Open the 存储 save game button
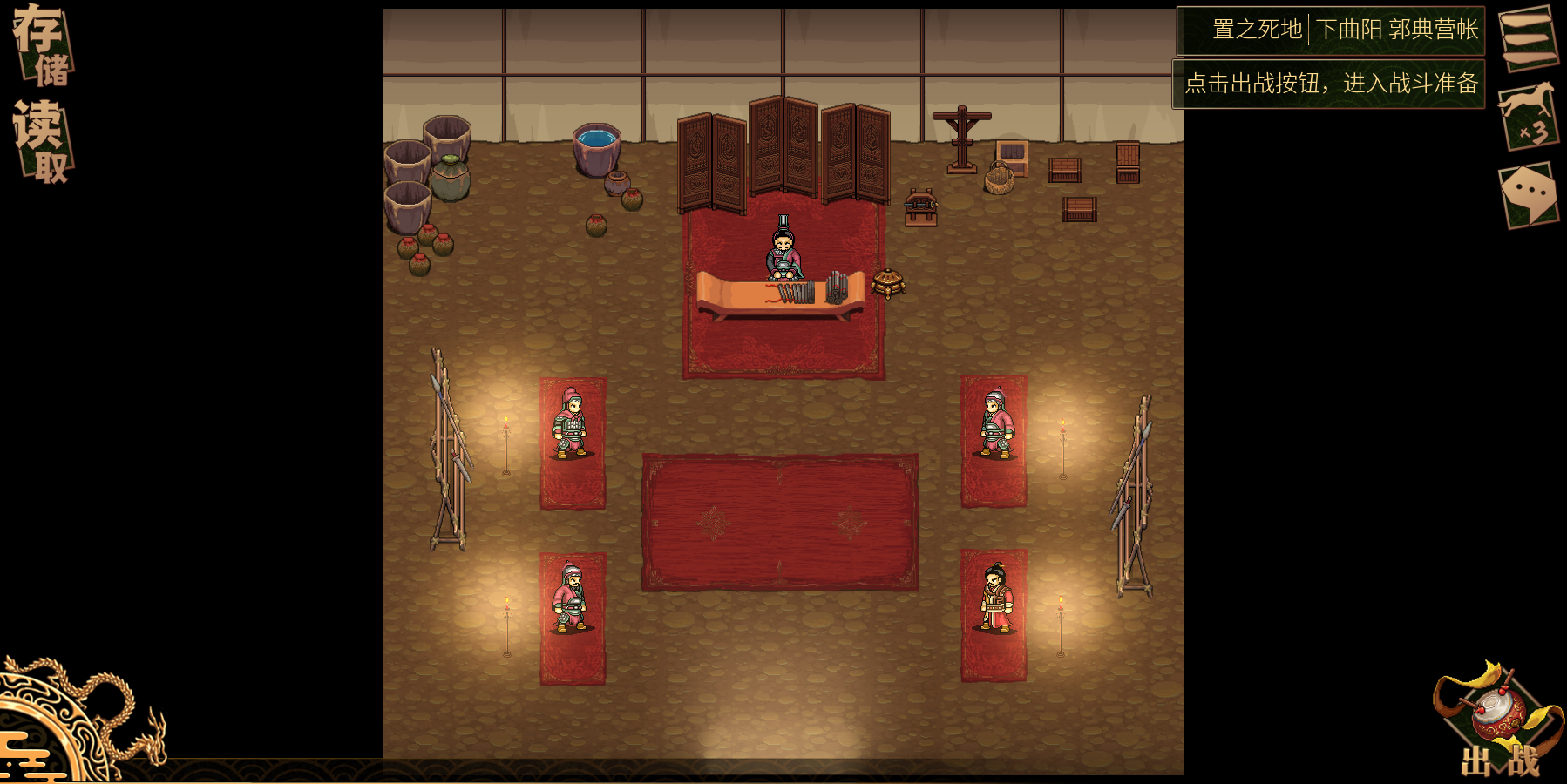Screen dimensions: 1567x784 41,45
